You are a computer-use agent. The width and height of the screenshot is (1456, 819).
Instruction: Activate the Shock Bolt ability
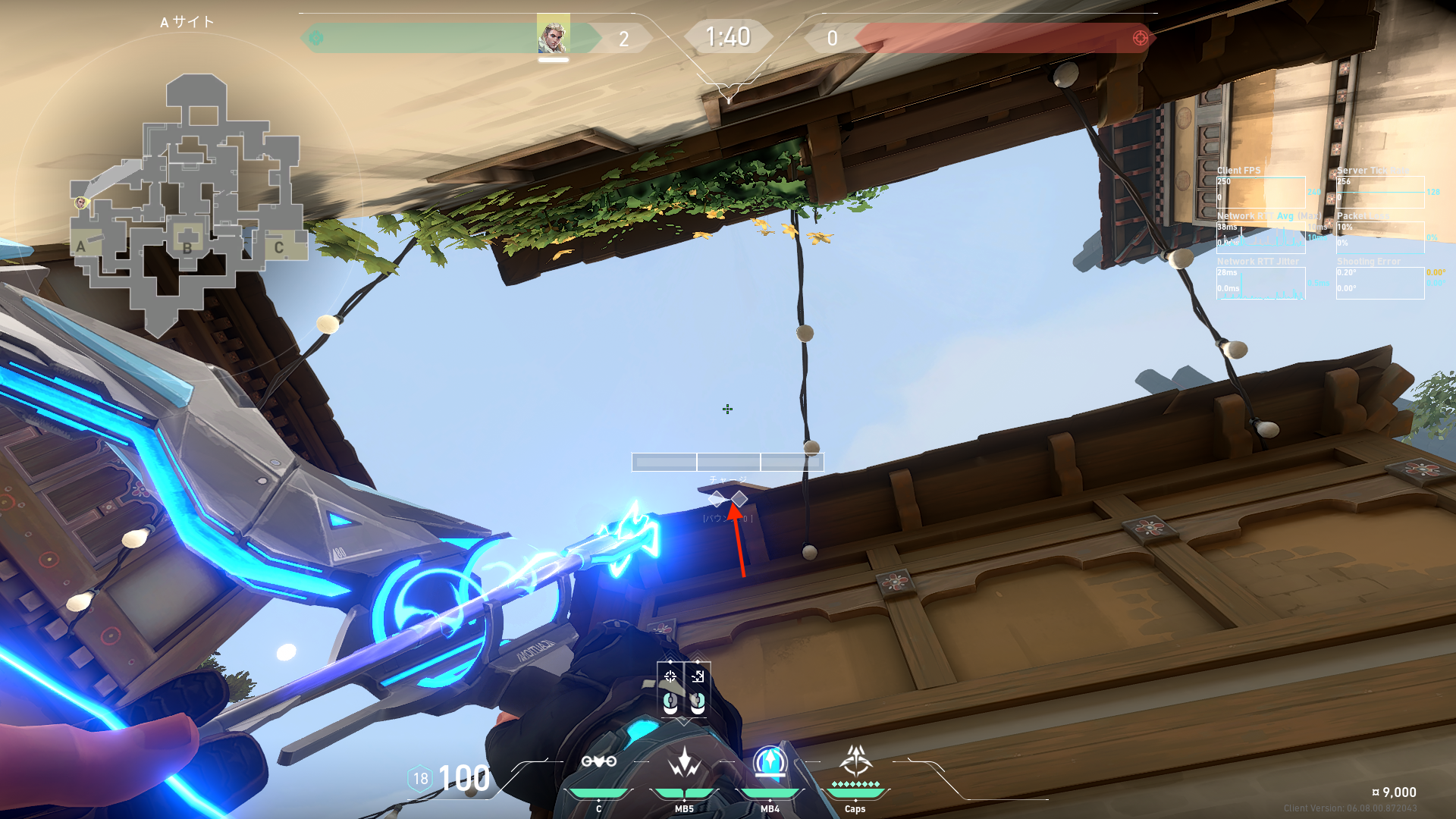[684, 761]
